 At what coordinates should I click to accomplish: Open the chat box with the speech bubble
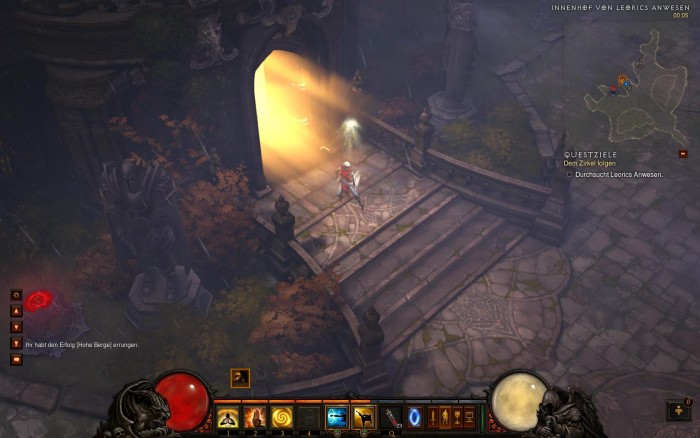point(16,360)
